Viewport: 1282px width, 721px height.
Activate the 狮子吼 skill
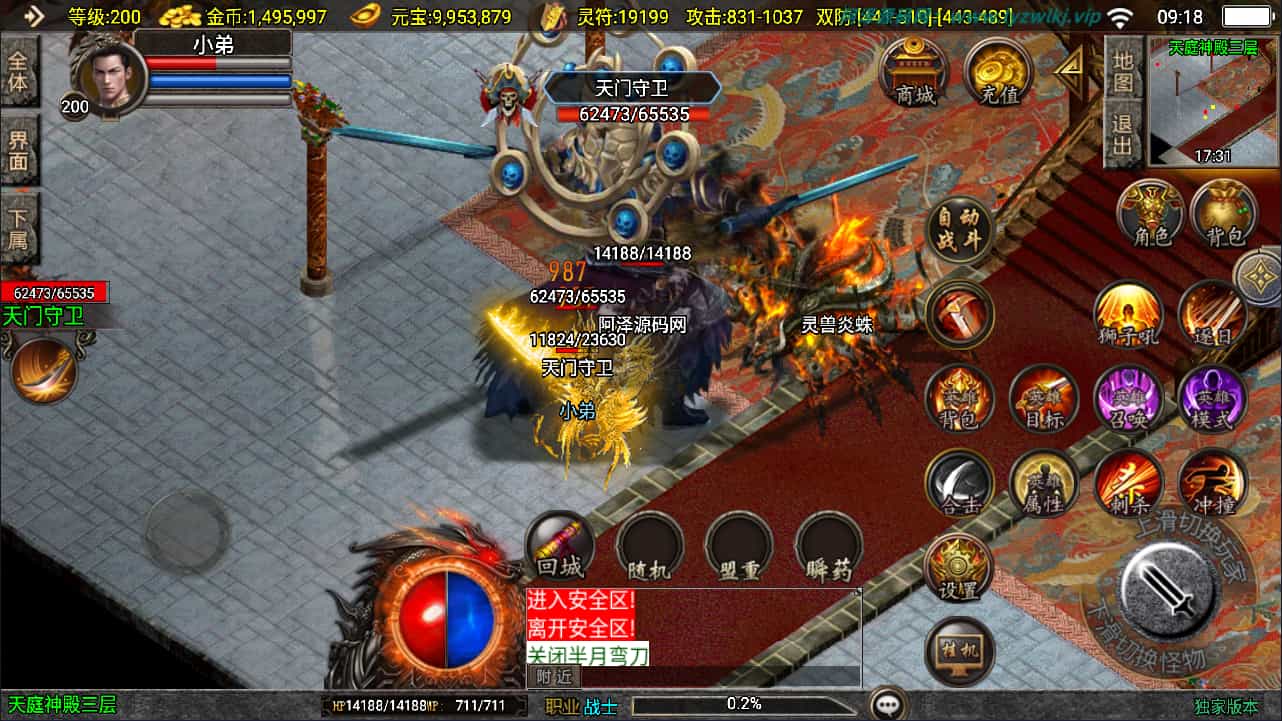(1129, 313)
